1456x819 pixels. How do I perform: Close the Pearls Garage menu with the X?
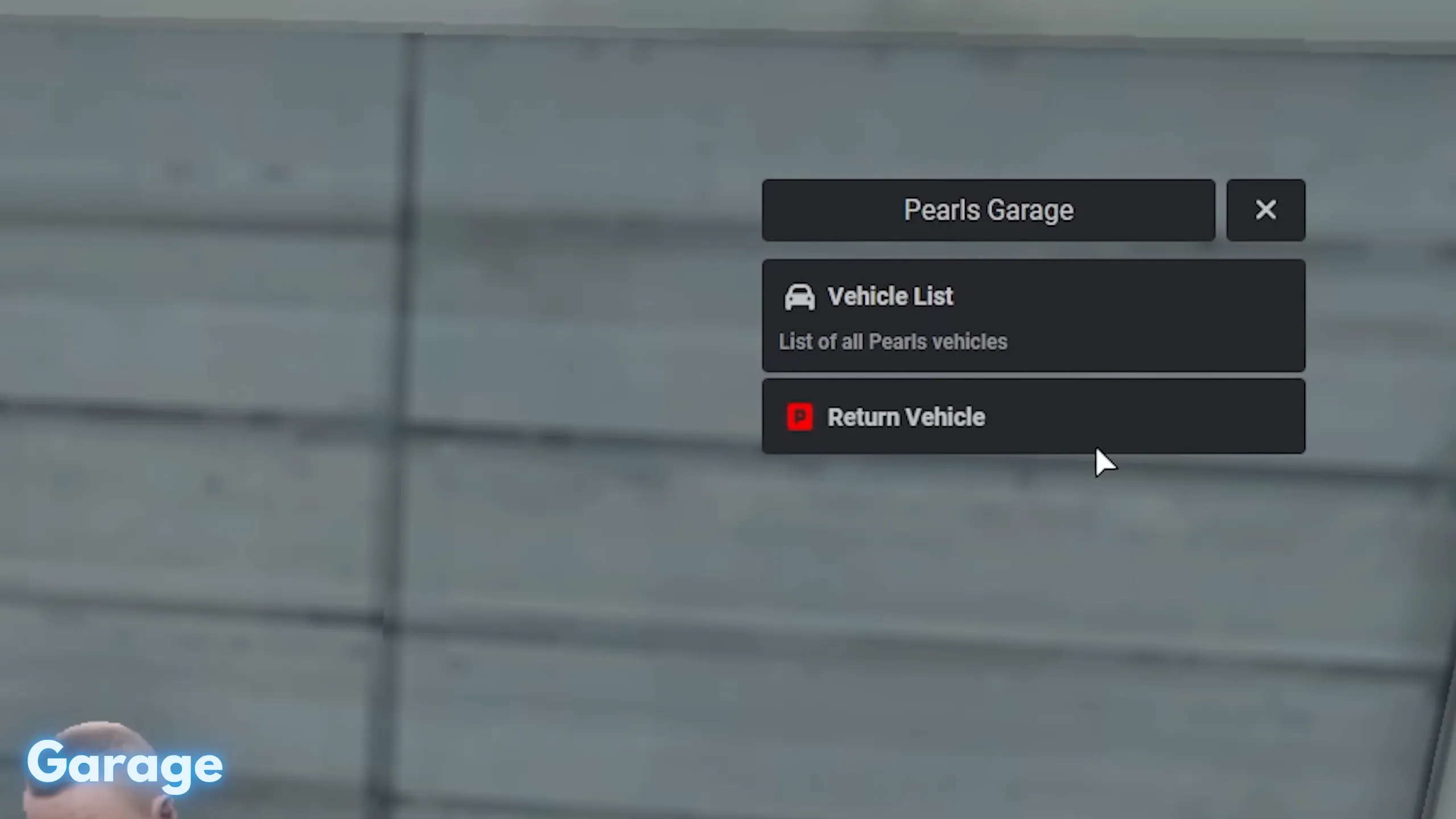click(x=1265, y=209)
